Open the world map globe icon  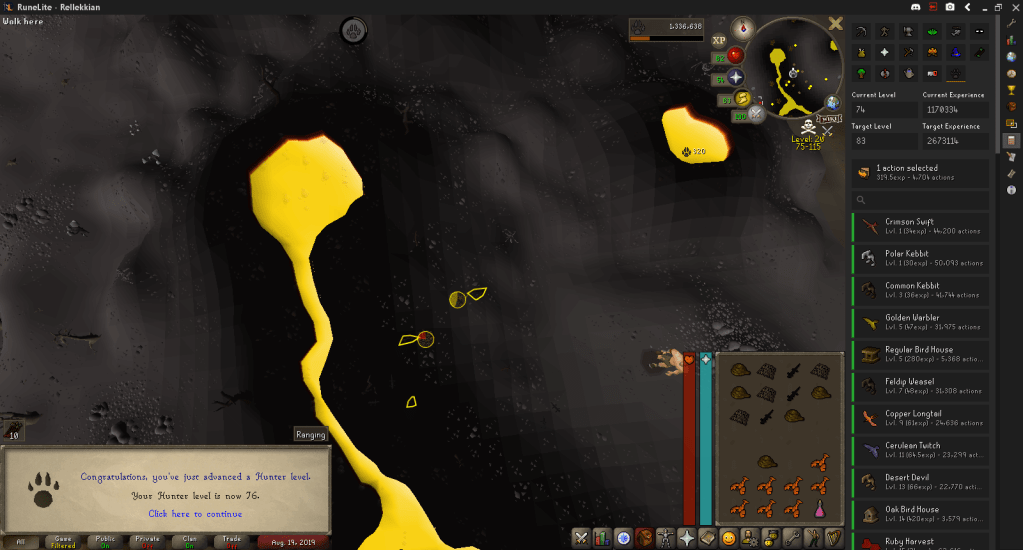click(x=832, y=102)
